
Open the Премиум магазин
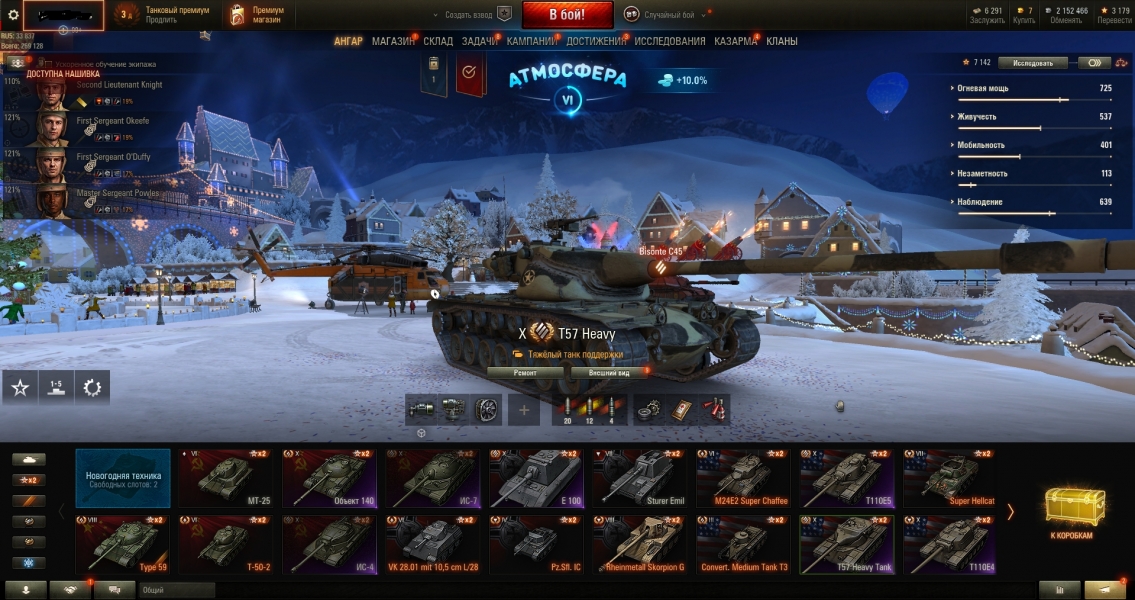(x=256, y=15)
